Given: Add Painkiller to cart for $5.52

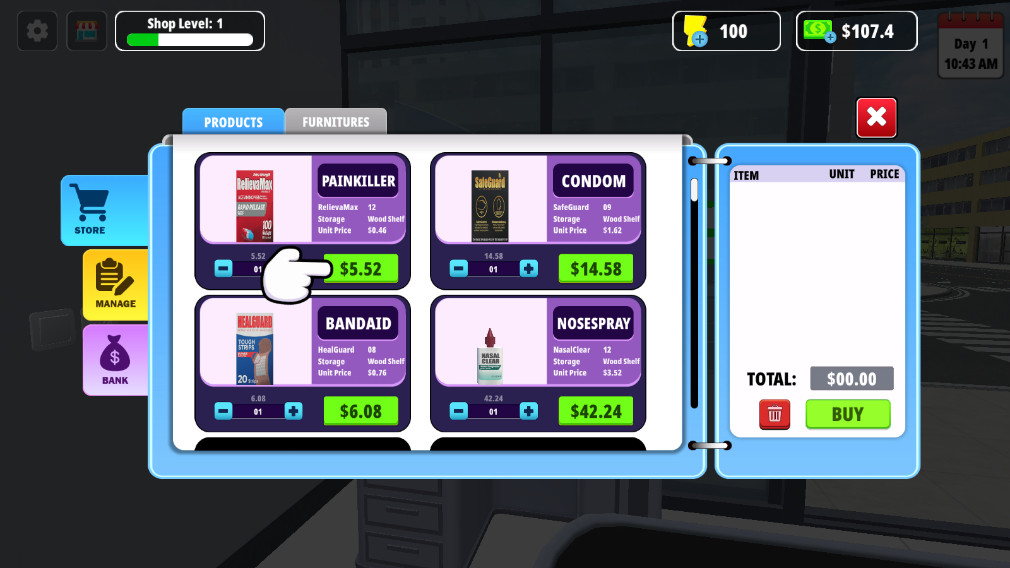Looking at the screenshot, I should [360, 269].
